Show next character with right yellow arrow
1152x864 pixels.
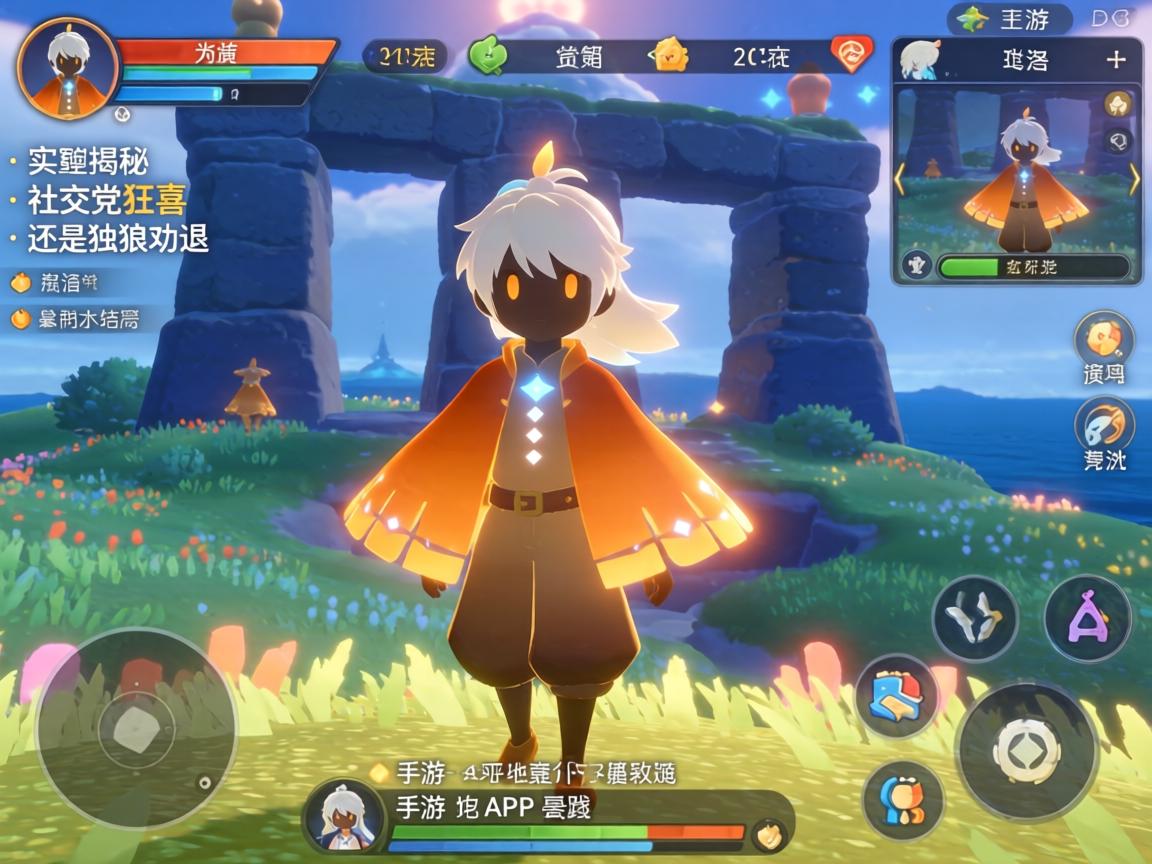pos(1134,179)
